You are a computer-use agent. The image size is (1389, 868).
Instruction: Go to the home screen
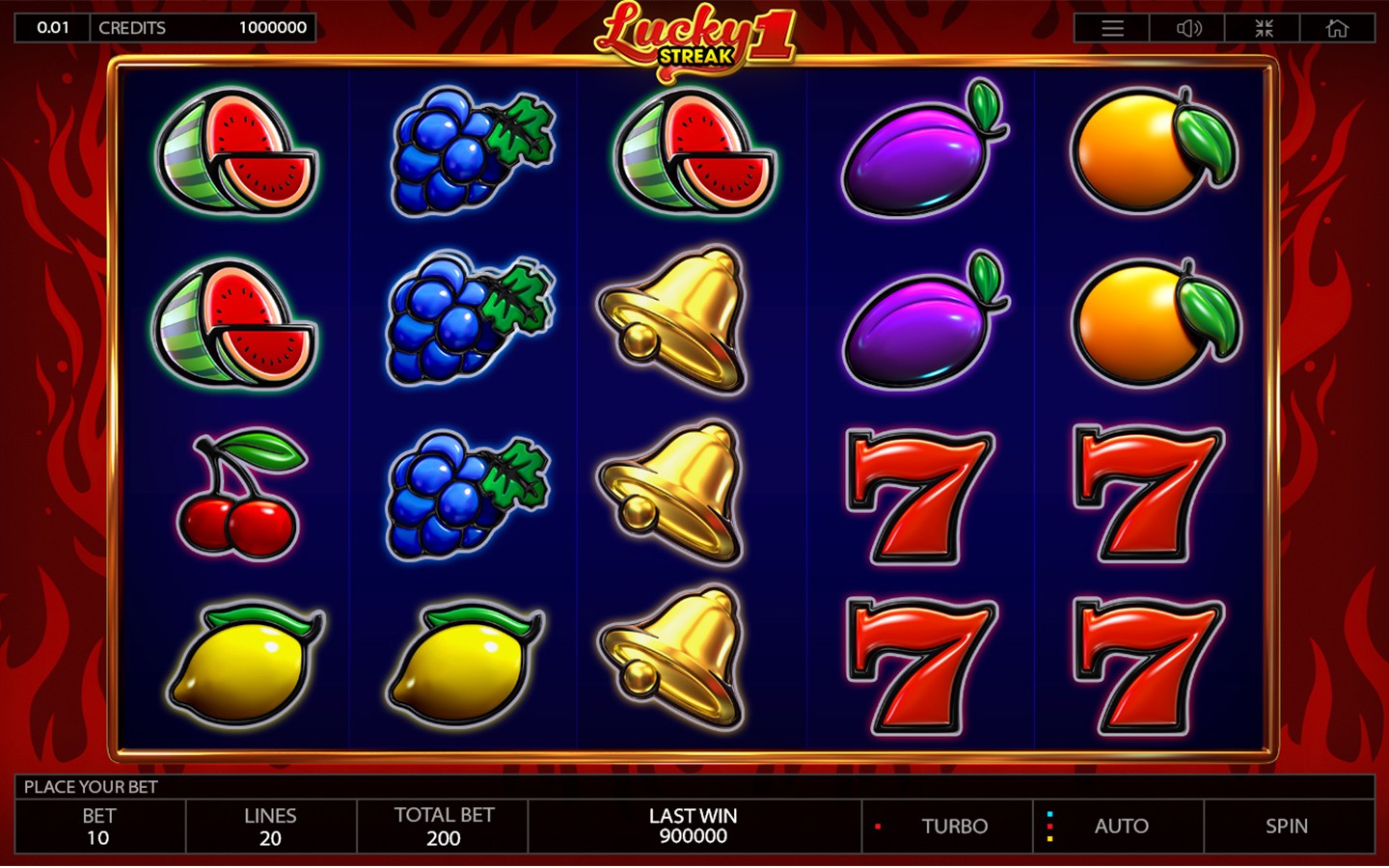[1337, 28]
